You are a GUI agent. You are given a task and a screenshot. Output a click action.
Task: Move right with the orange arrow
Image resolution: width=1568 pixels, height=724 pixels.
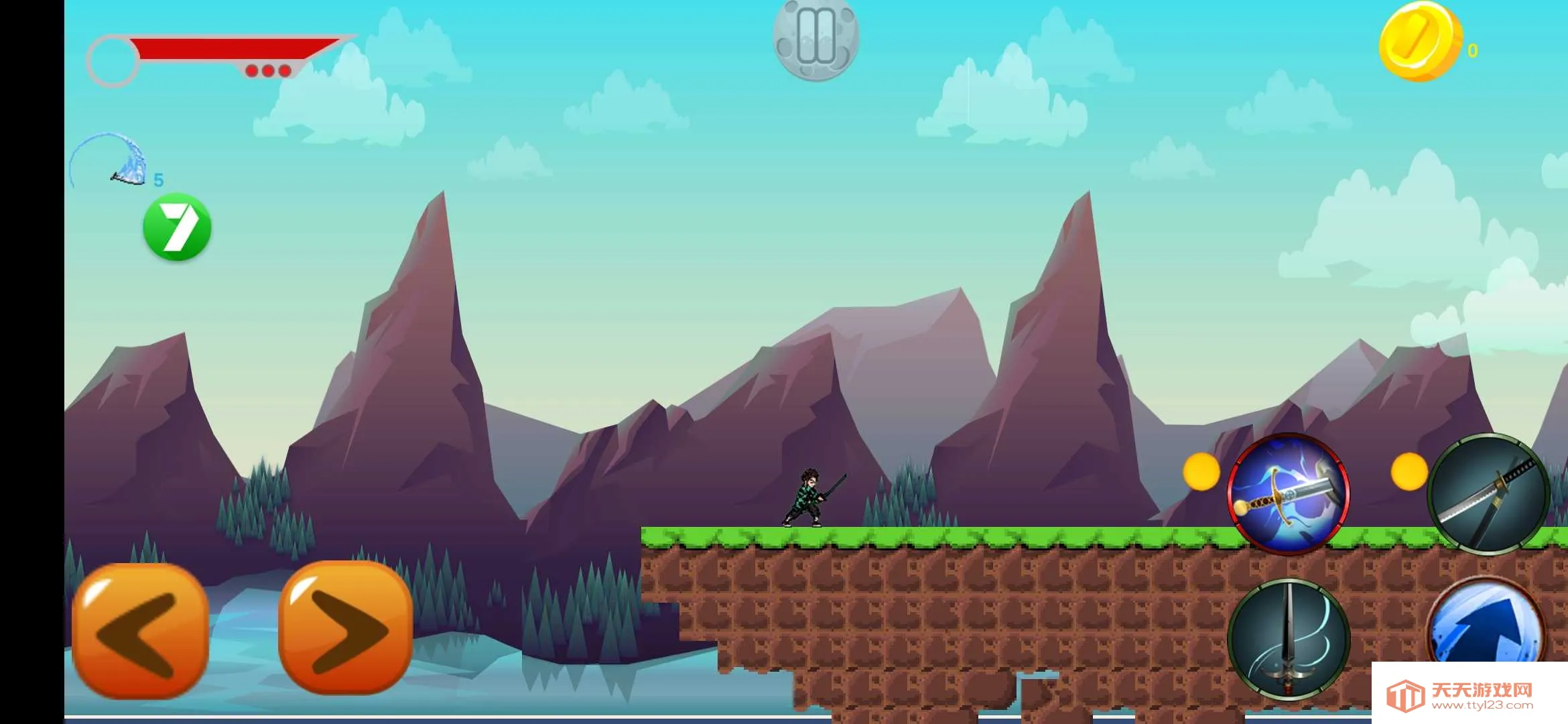(345, 628)
